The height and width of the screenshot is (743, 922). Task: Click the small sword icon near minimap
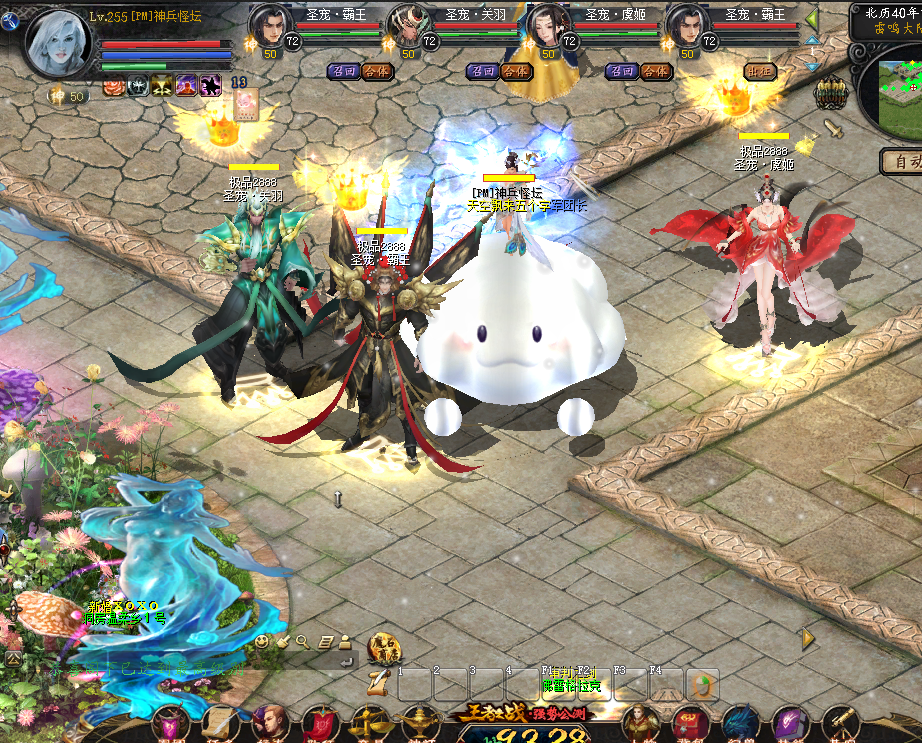pos(832,129)
